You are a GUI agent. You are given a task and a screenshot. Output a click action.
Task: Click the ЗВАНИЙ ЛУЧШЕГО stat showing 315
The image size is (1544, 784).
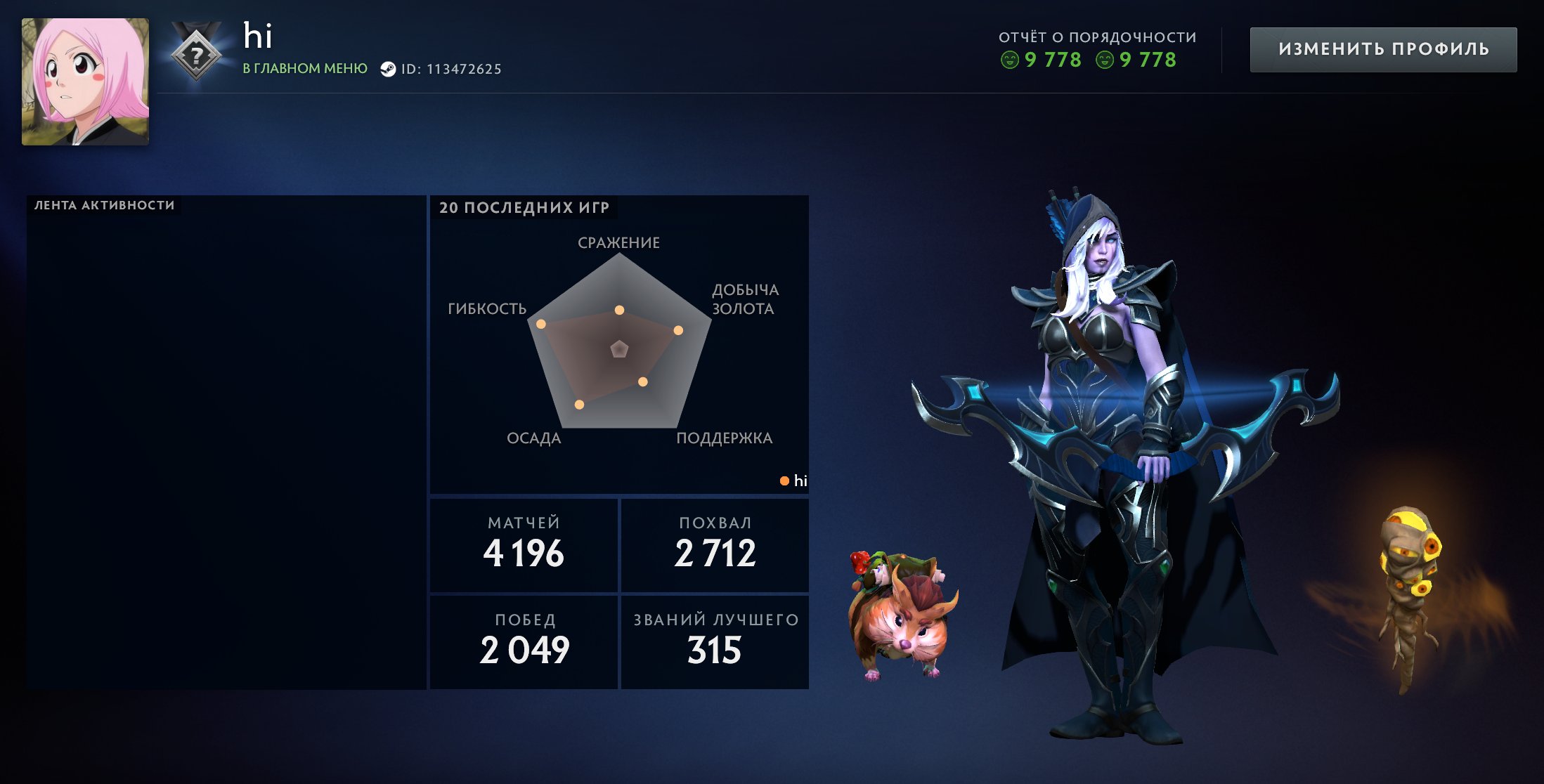pos(715,639)
